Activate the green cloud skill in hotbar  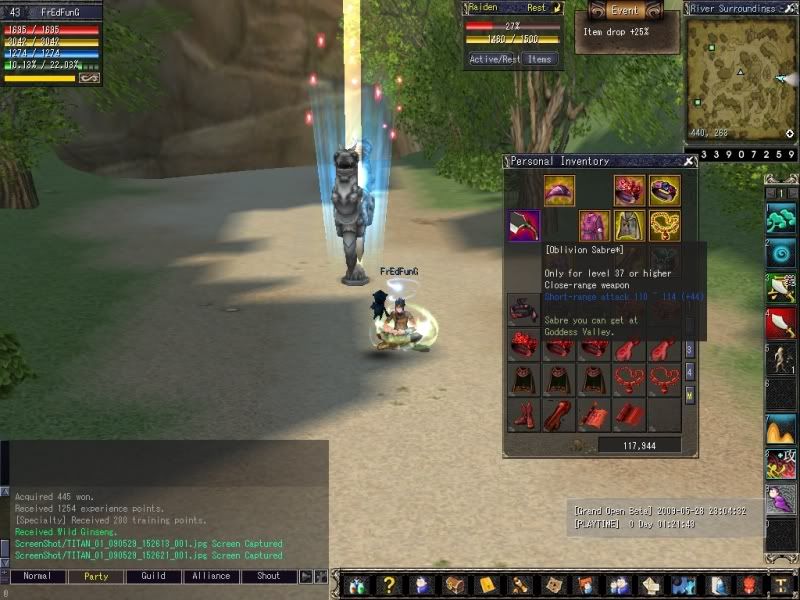click(780, 217)
